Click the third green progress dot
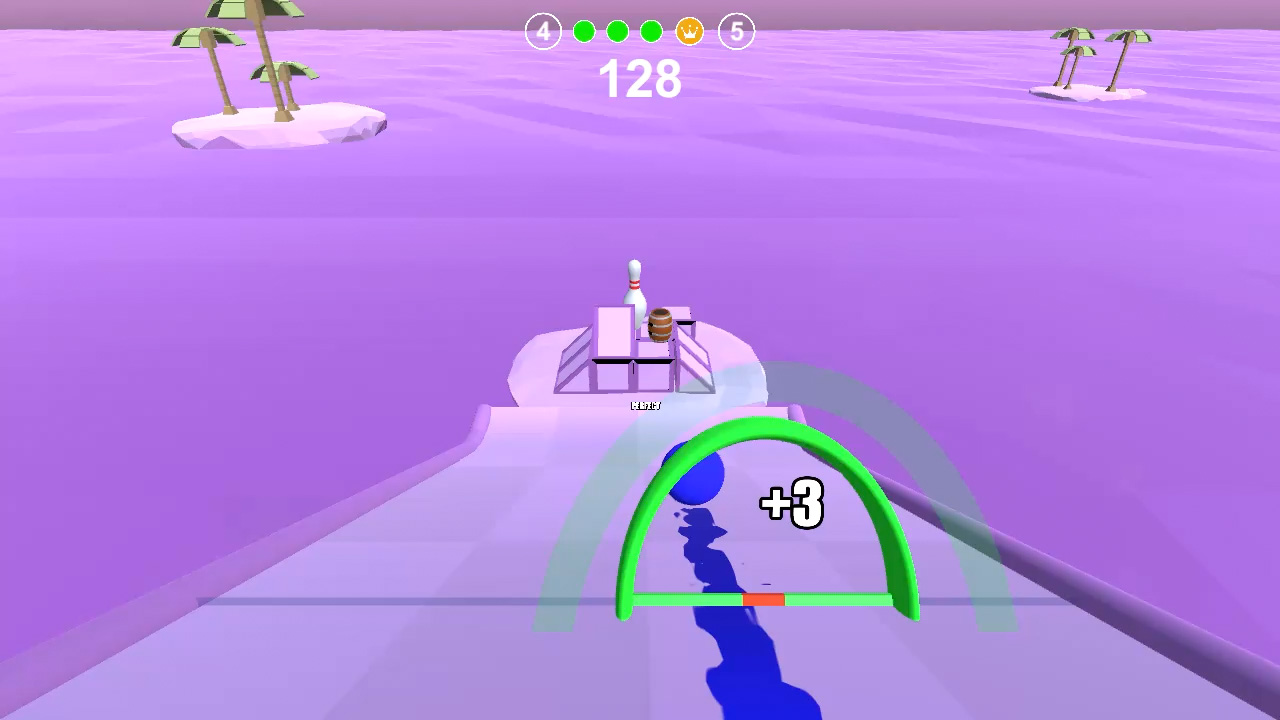Viewport: 1280px width, 720px height. click(x=652, y=31)
